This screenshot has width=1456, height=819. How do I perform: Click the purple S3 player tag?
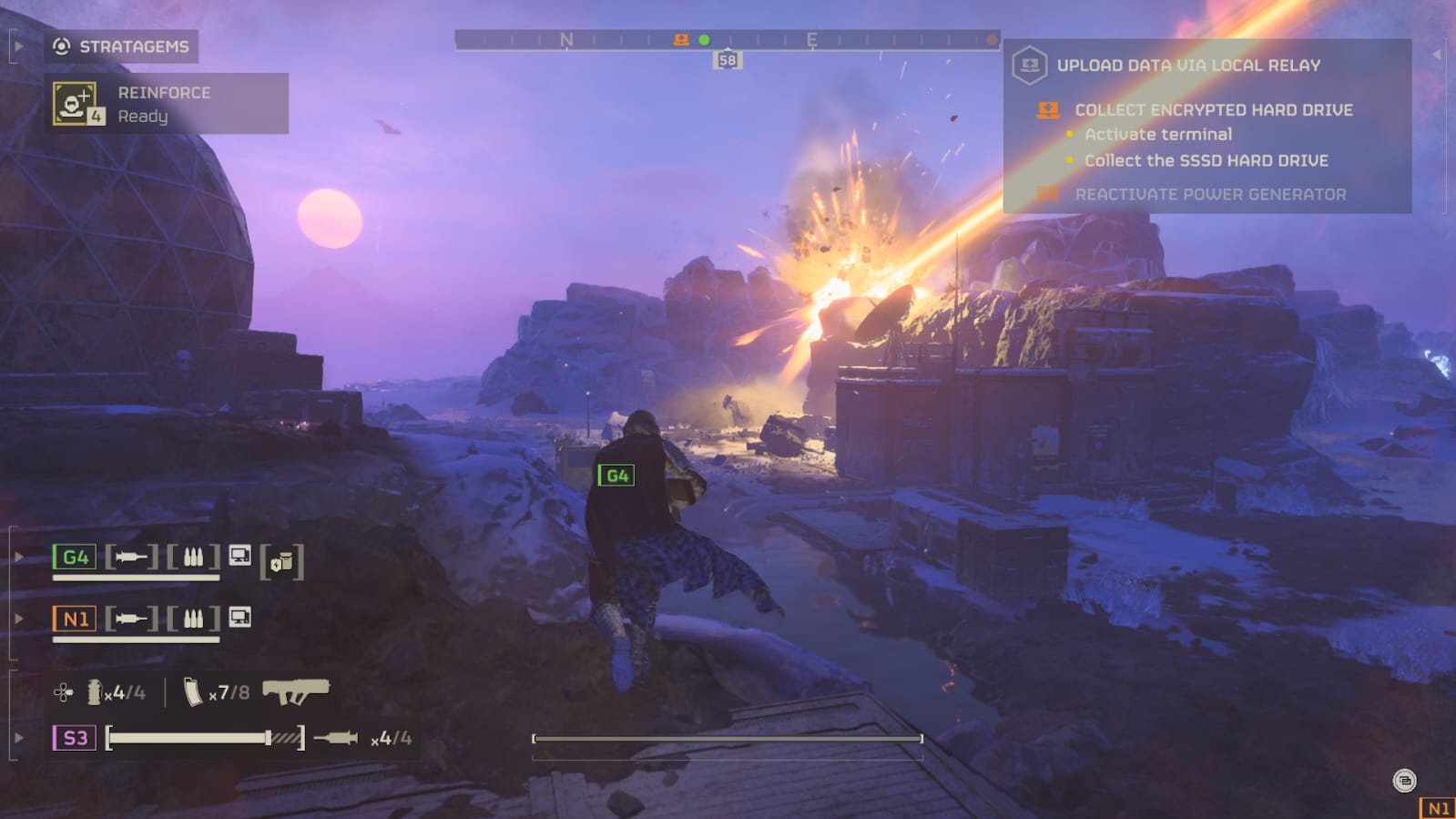point(75,738)
